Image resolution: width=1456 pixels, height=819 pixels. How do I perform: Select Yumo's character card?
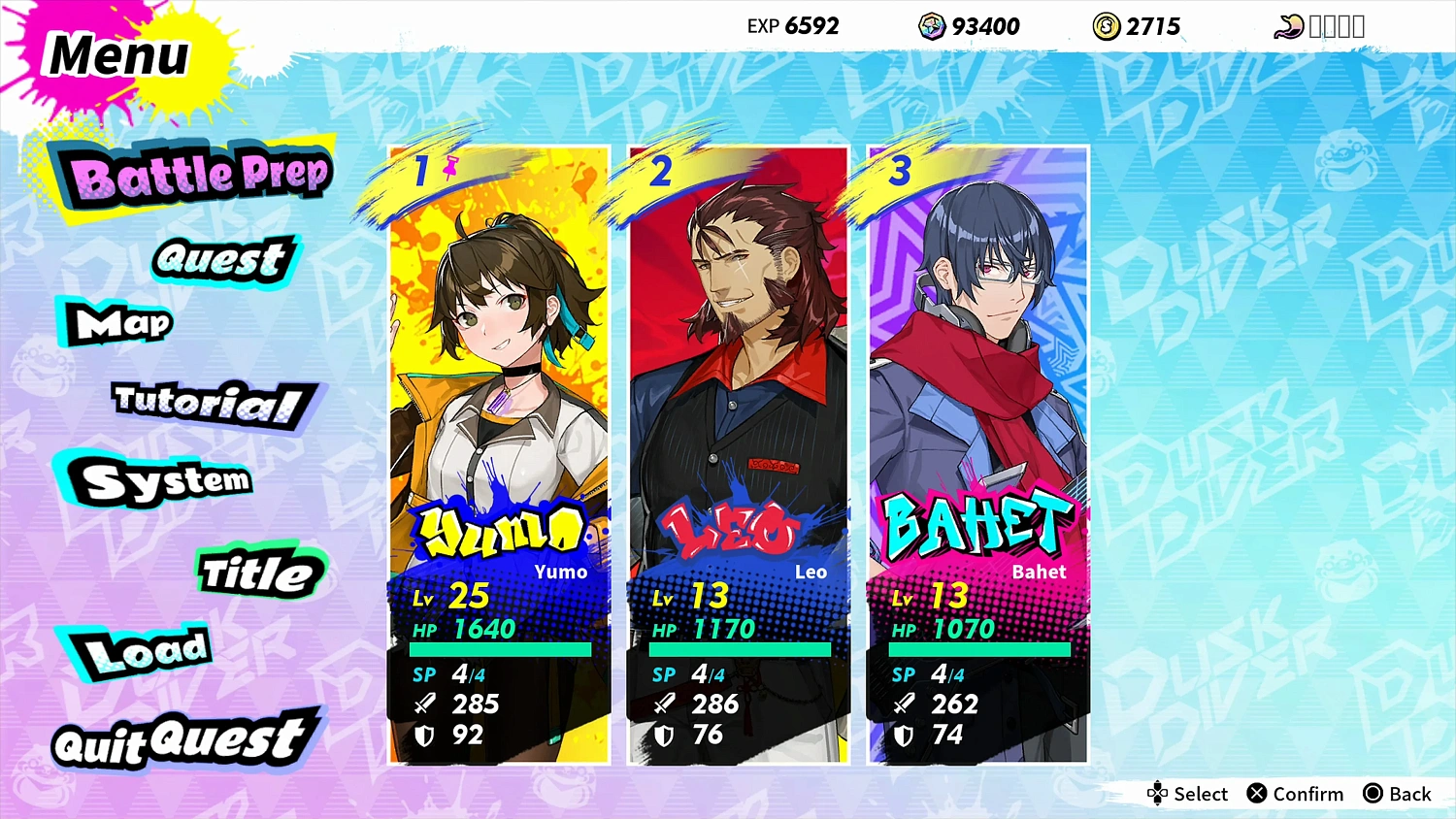pyautogui.click(x=499, y=454)
